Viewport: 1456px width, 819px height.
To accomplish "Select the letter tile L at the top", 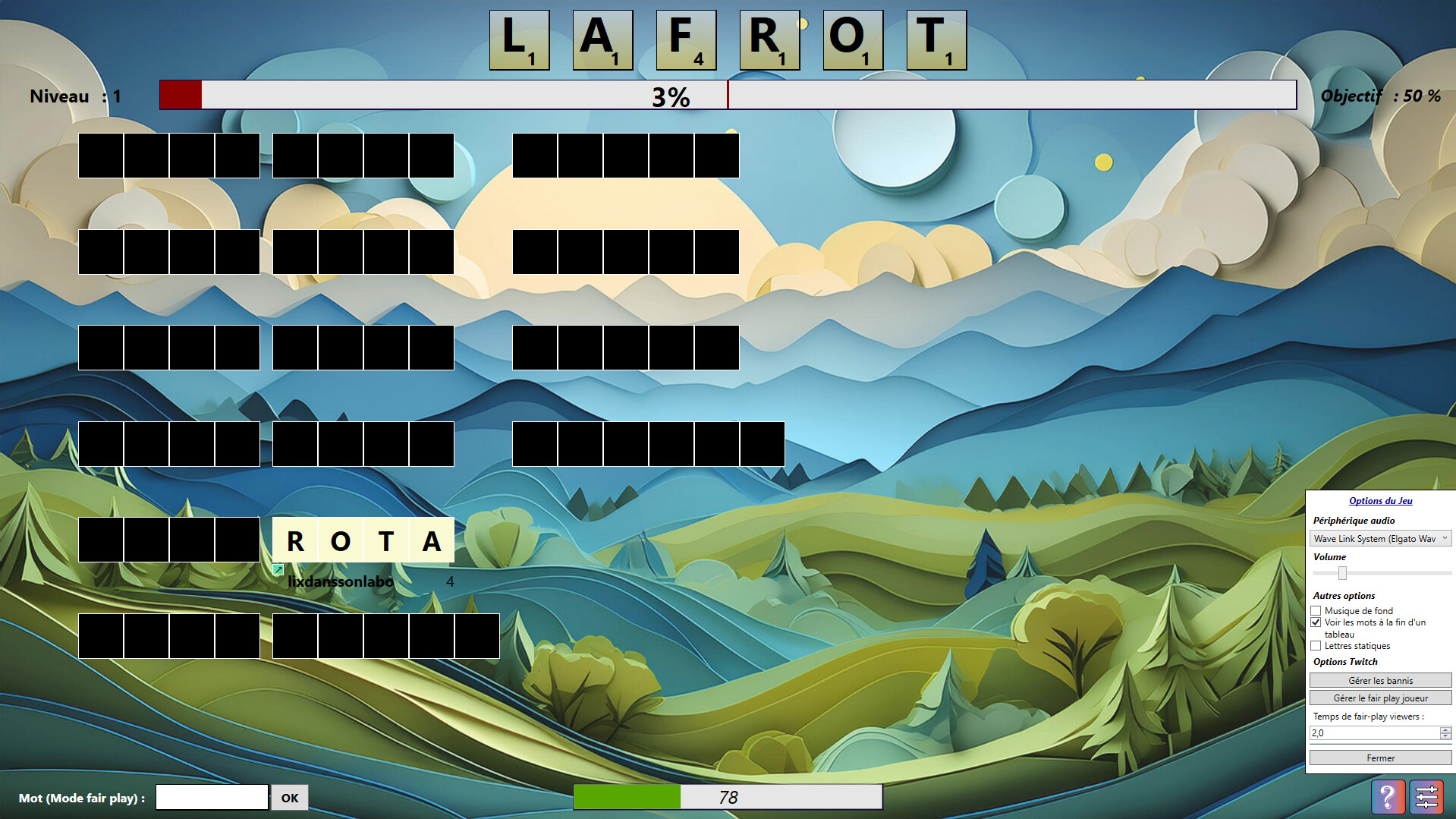I will click(520, 40).
